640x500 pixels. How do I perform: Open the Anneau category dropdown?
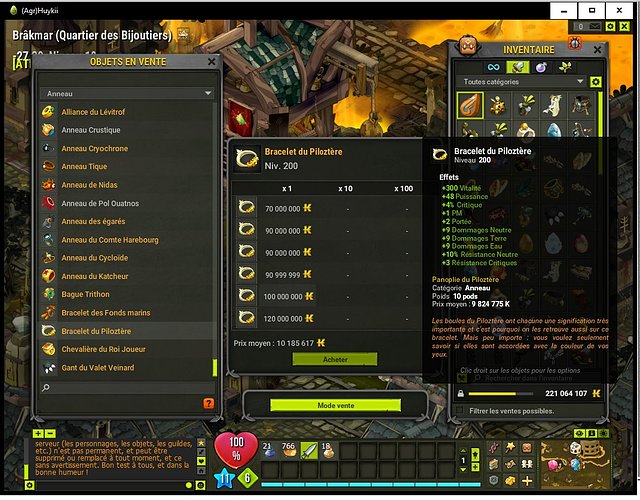point(127,94)
